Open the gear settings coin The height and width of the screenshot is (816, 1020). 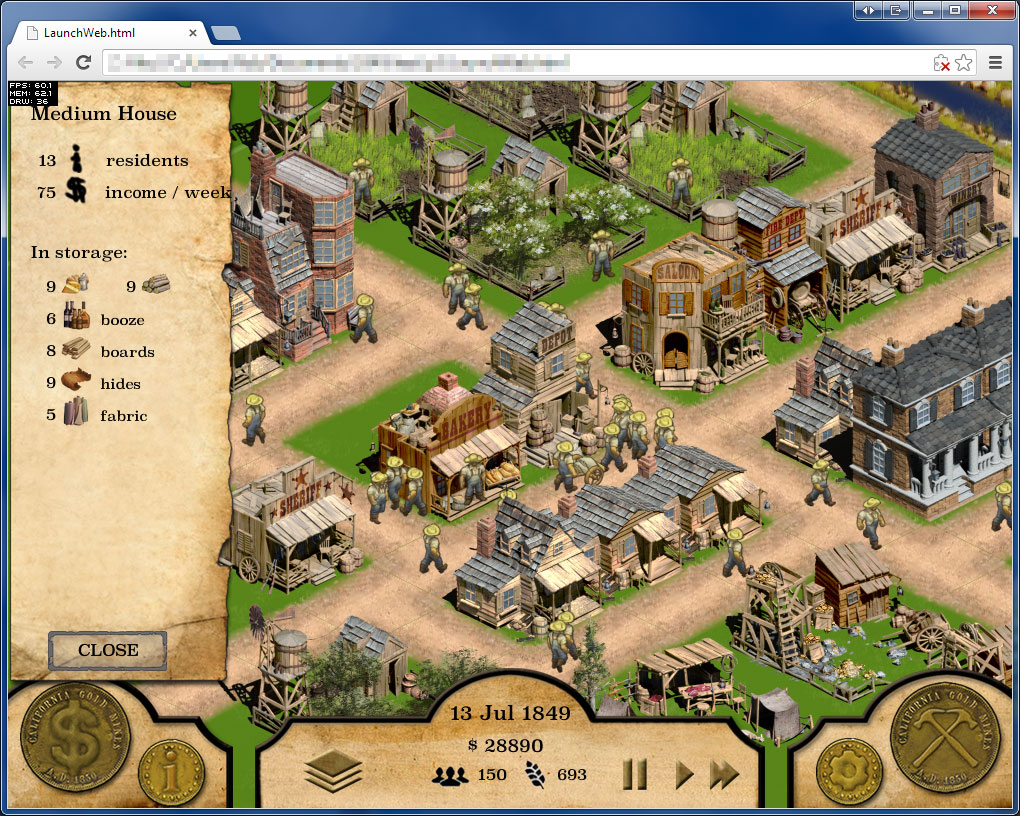[x=849, y=772]
